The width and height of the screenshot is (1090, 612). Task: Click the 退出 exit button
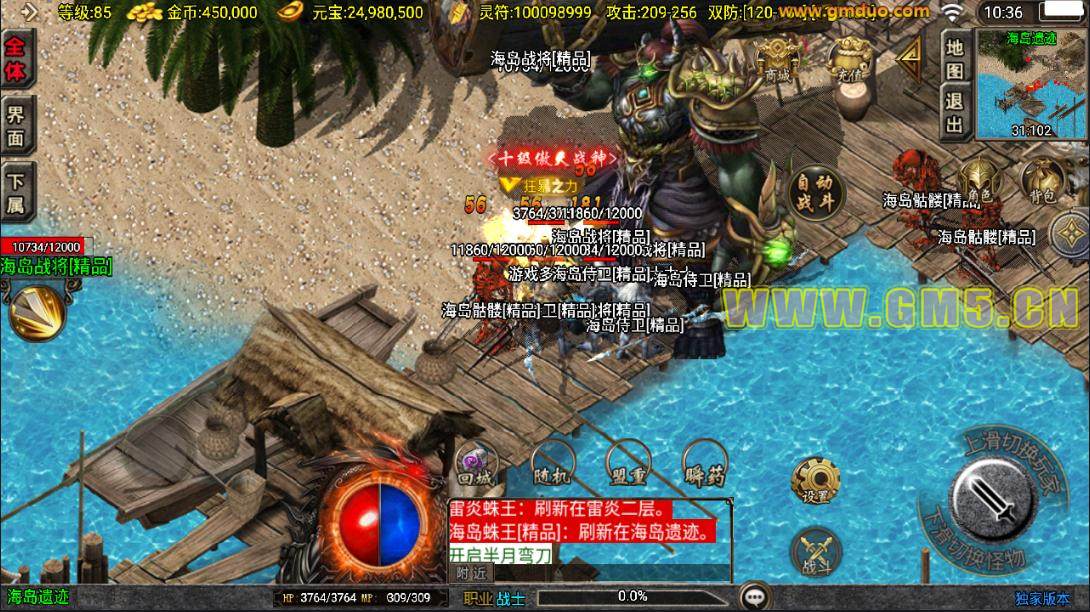tap(955, 112)
